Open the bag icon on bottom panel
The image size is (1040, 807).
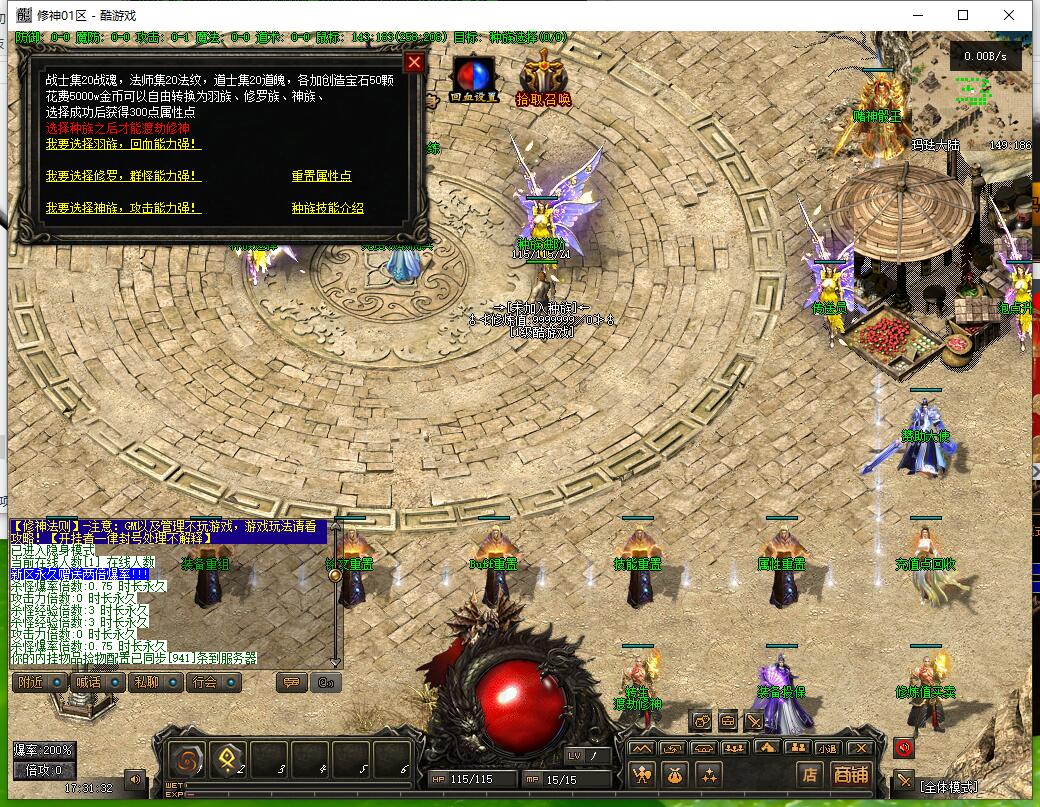pyautogui.click(x=675, y=774)
